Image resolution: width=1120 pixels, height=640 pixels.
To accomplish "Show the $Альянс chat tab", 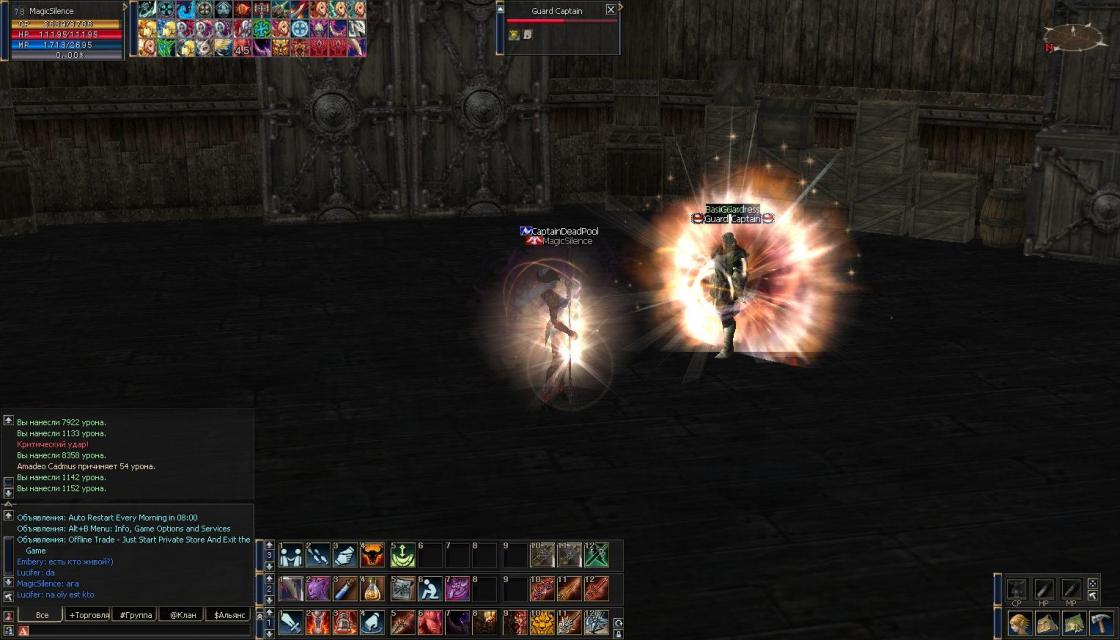I will click(226, 615).
